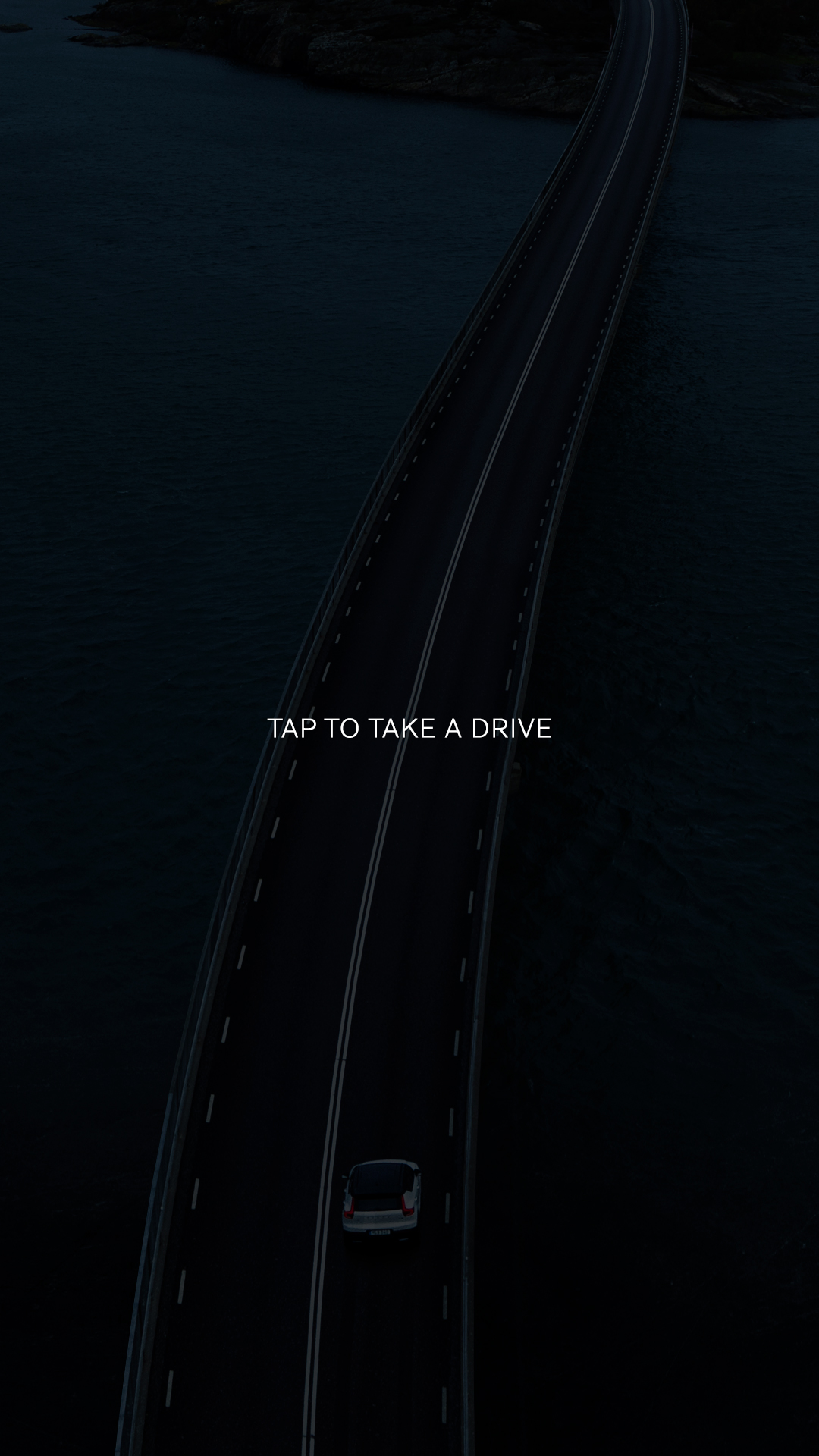Tap the 'Tap to take a drive' prompt
Screen dimensions: 819x1456
409,728
